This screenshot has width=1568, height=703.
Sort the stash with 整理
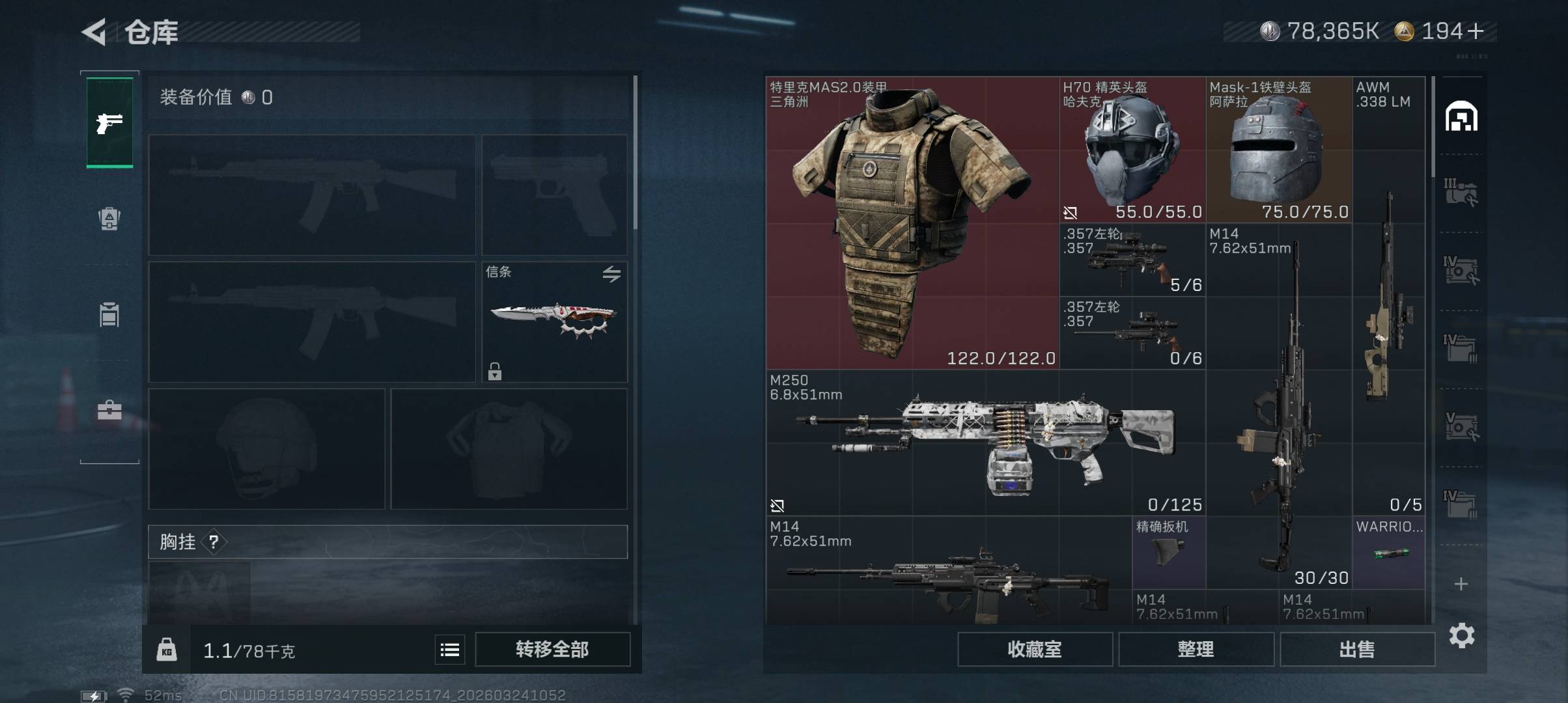pos(1196,650)
